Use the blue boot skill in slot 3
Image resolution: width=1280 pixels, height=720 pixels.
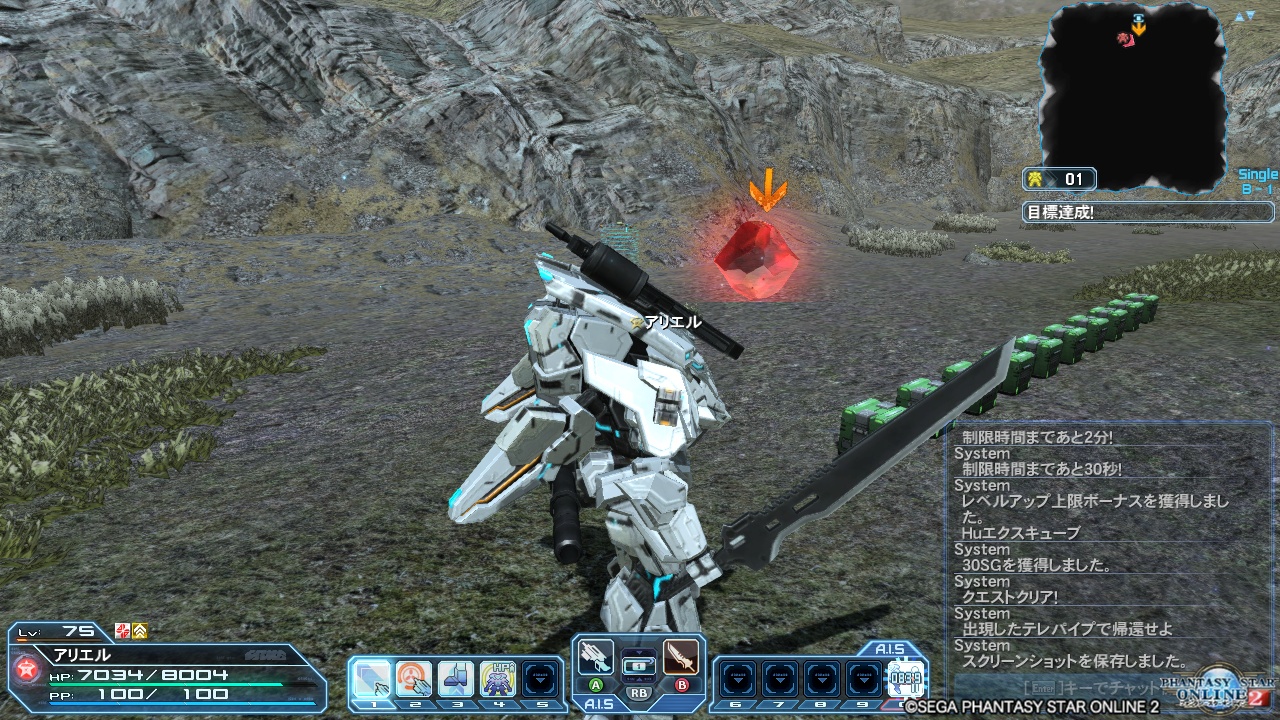click(455, 680)
